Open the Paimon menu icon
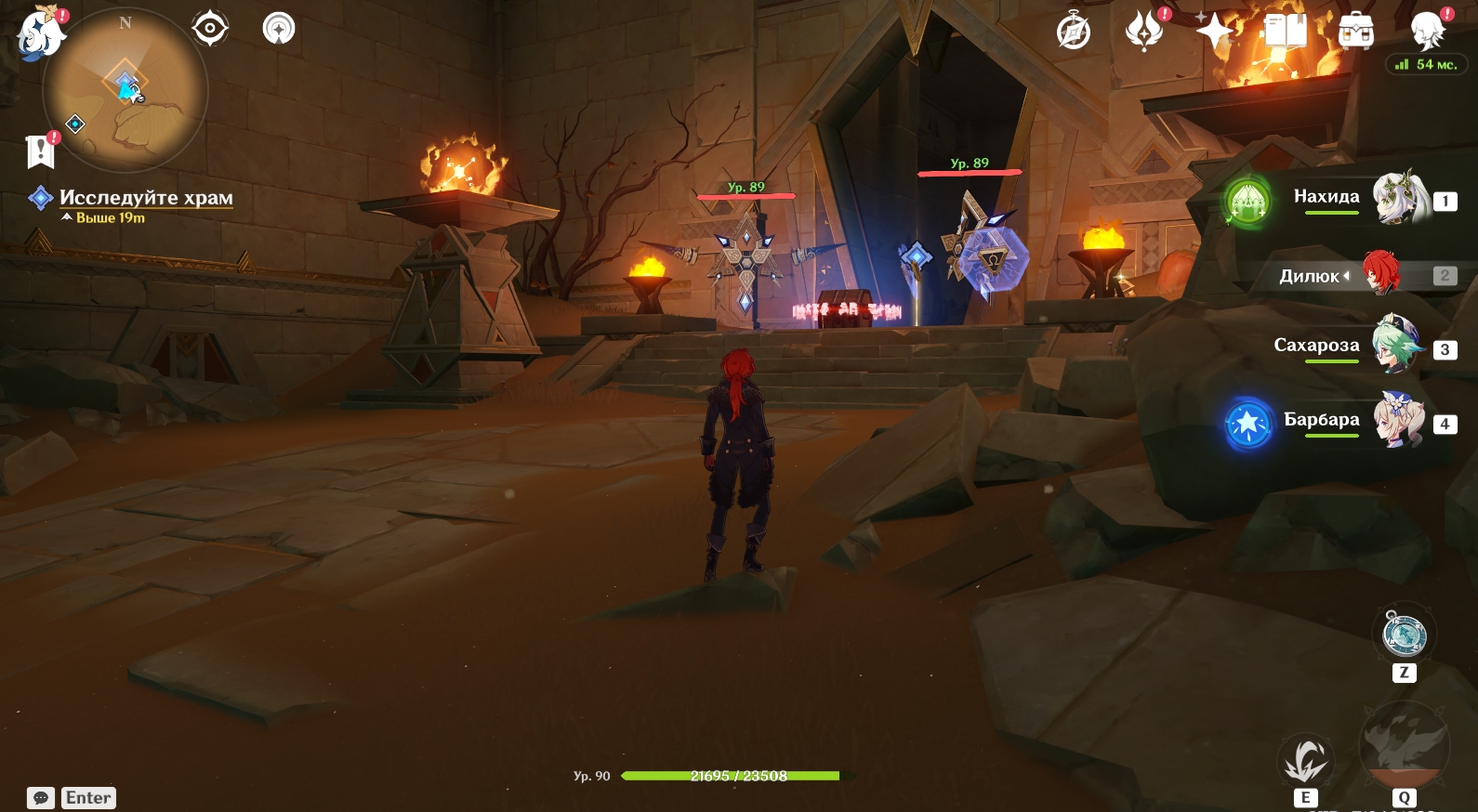Screen dimensions: 1478x812 click(x=39, y=33)
